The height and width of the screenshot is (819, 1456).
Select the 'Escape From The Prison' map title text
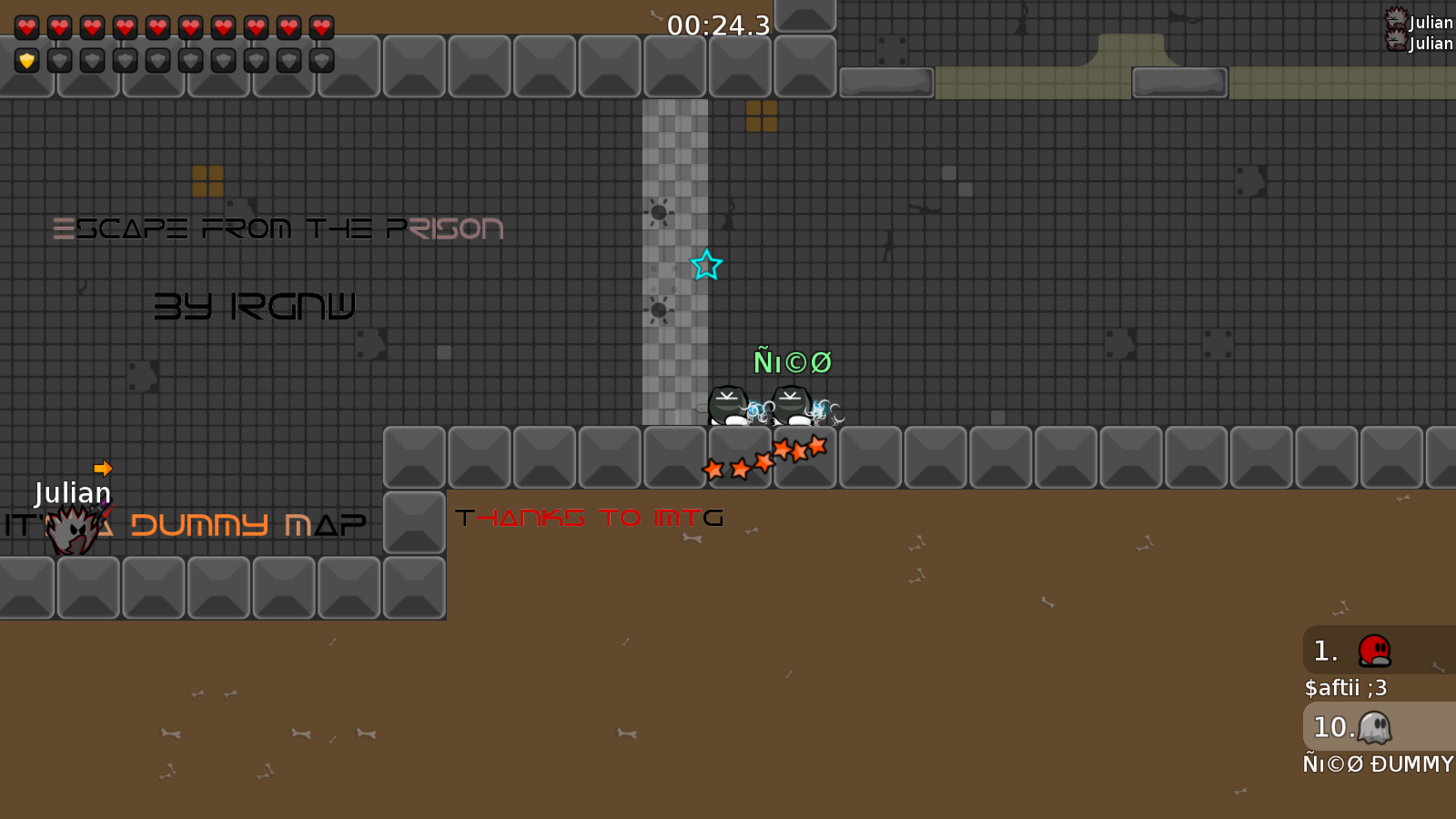[279, 228]
